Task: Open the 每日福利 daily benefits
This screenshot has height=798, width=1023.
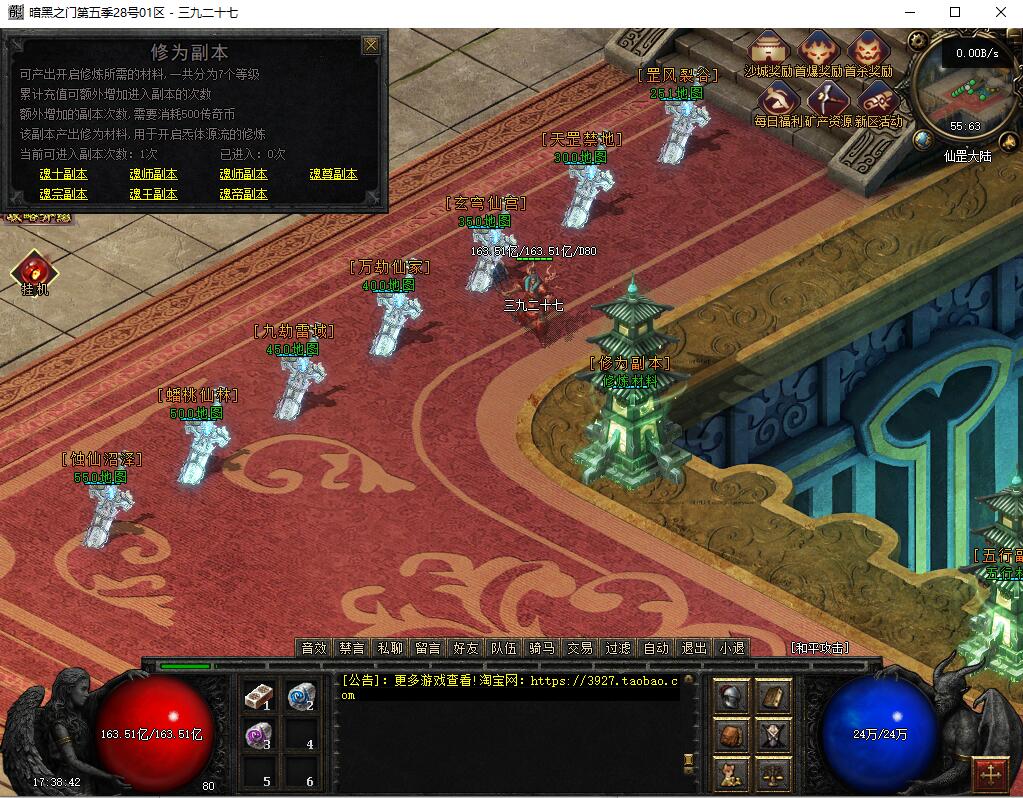Action: [x=777, y=101]
